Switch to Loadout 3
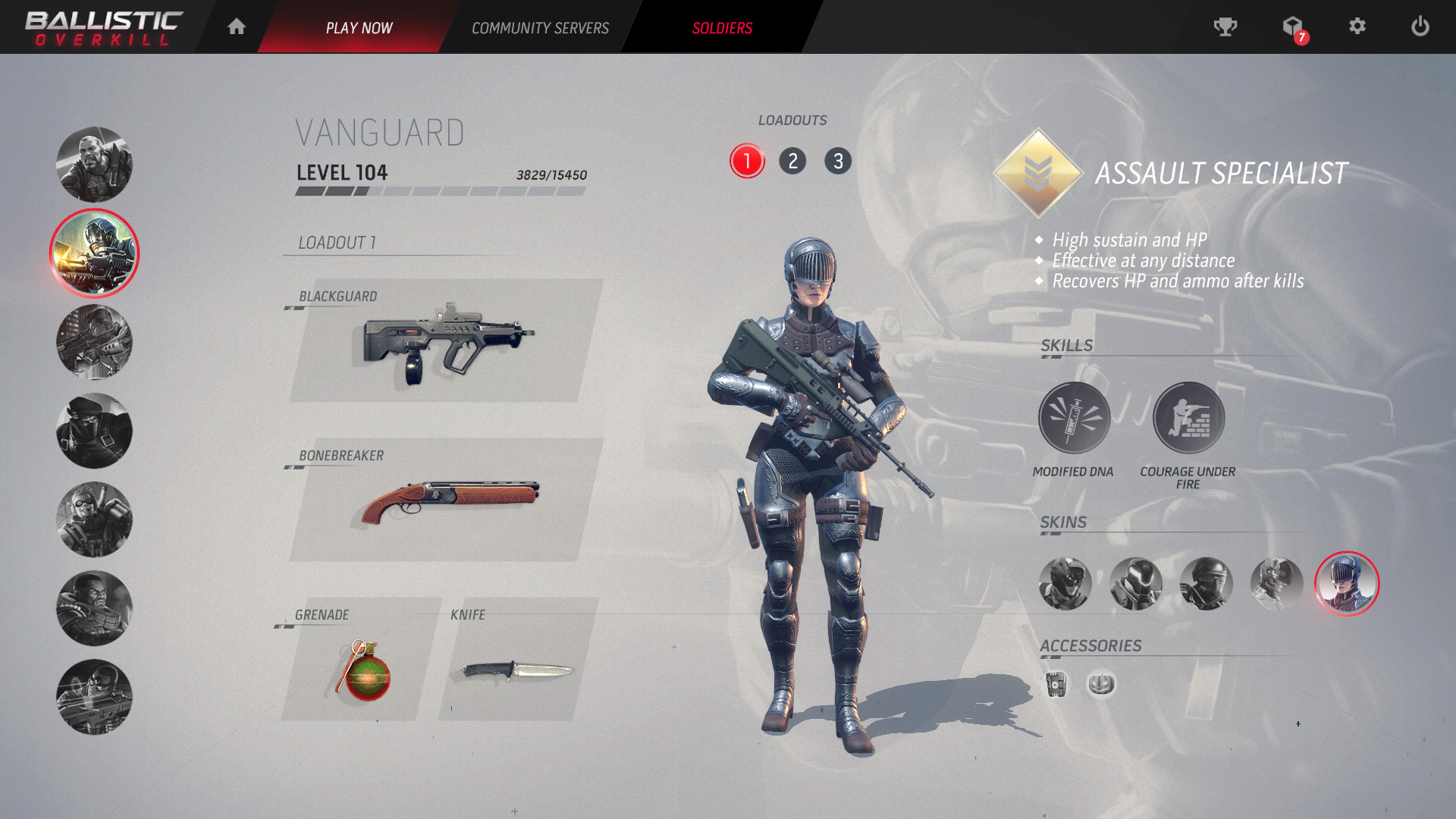 (839, 162)
